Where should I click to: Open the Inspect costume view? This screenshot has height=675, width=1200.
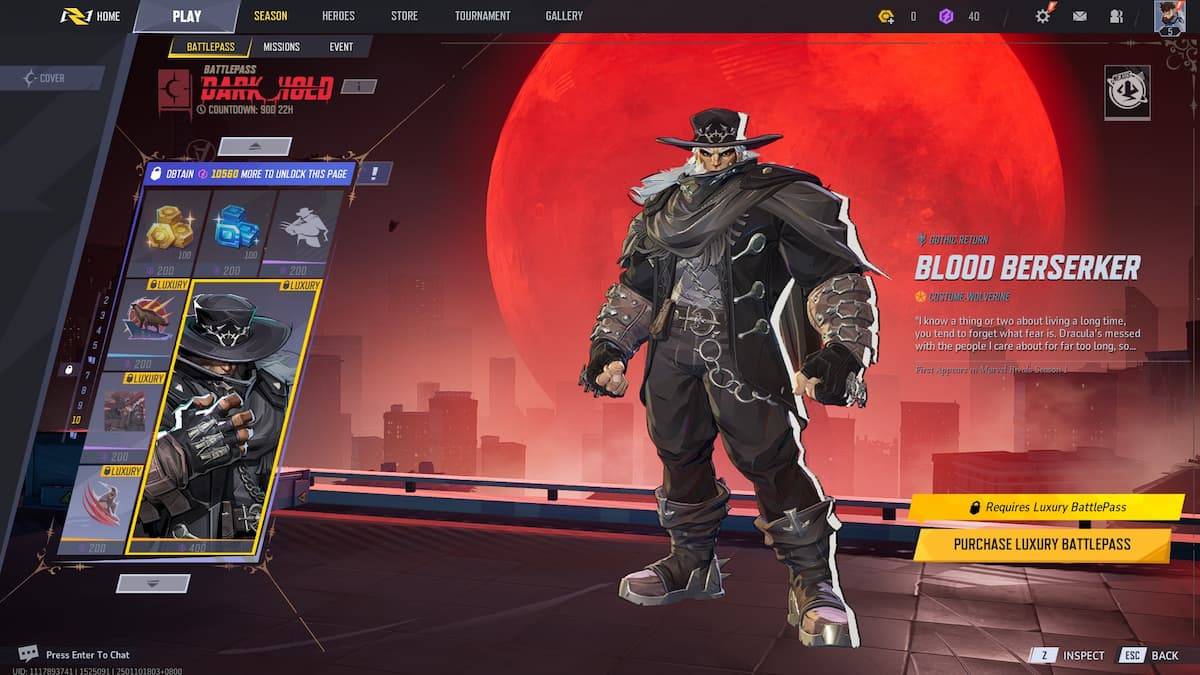pos(1071,655)
